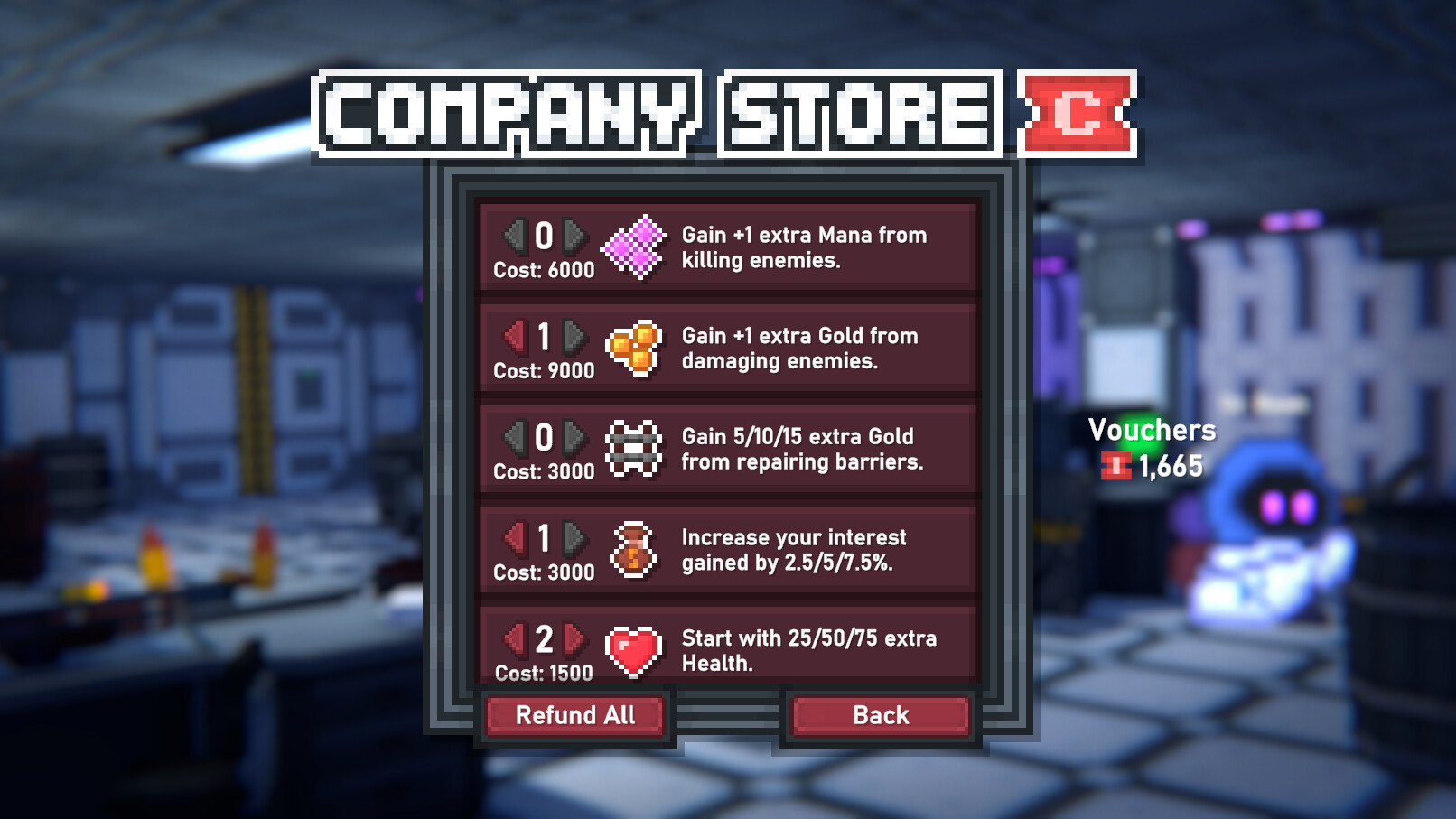Click the Gold nuggets icon

coord(635,350)
